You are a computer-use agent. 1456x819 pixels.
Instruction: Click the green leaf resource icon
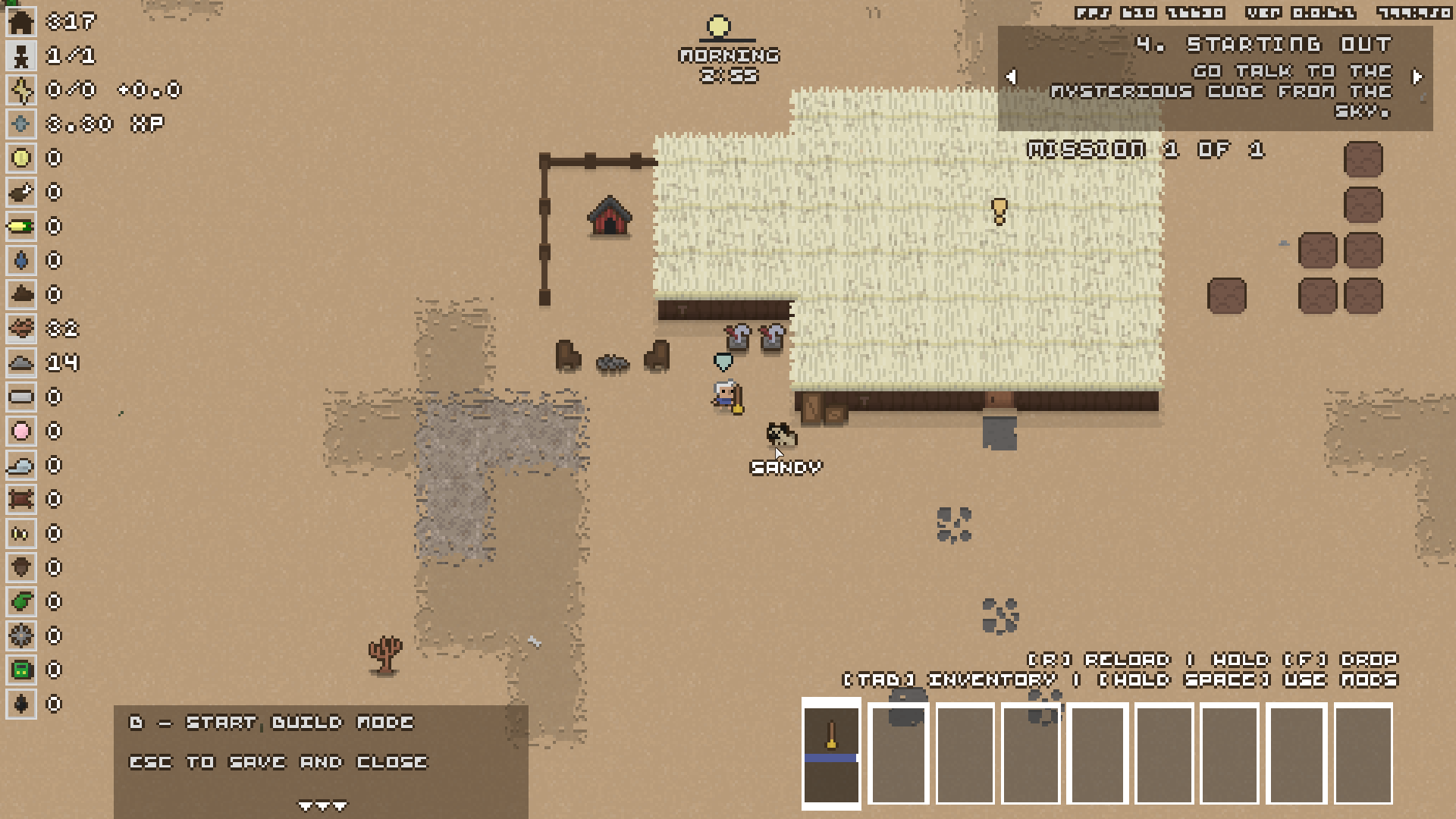click(x=21, y=602)
